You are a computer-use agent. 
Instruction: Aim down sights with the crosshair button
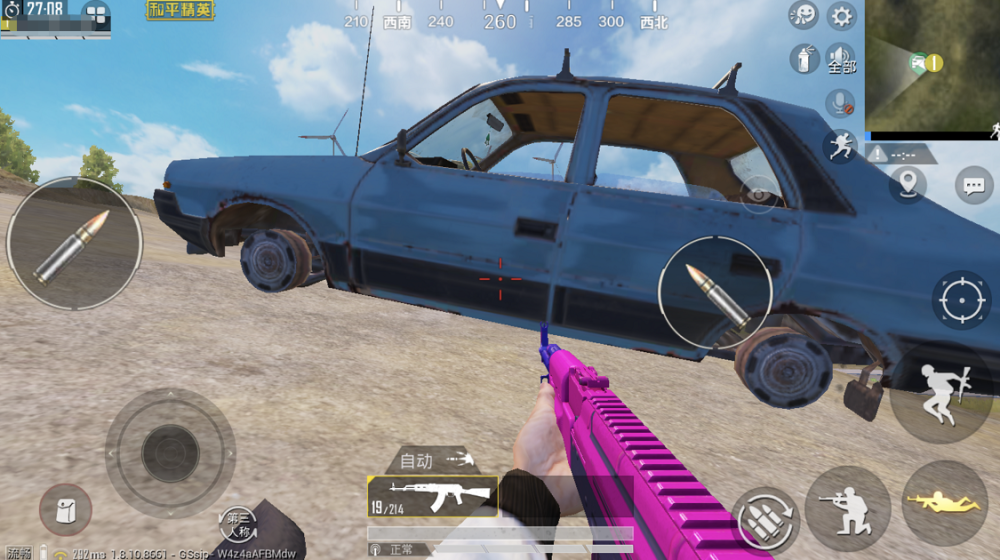point(962,300)
